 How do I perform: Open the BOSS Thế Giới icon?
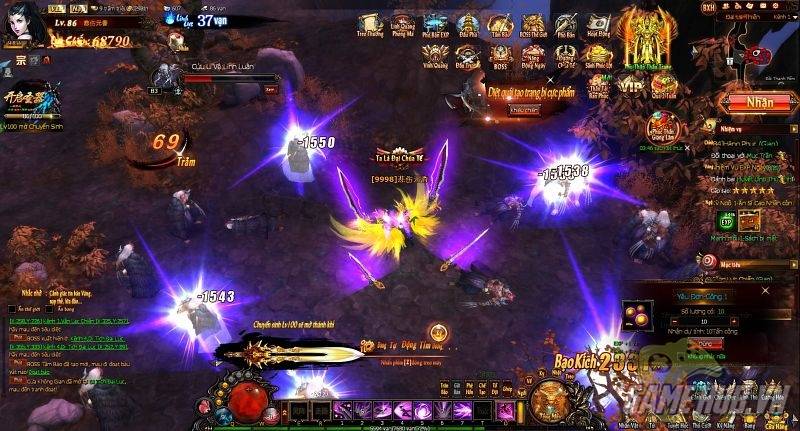click(532, 24)
